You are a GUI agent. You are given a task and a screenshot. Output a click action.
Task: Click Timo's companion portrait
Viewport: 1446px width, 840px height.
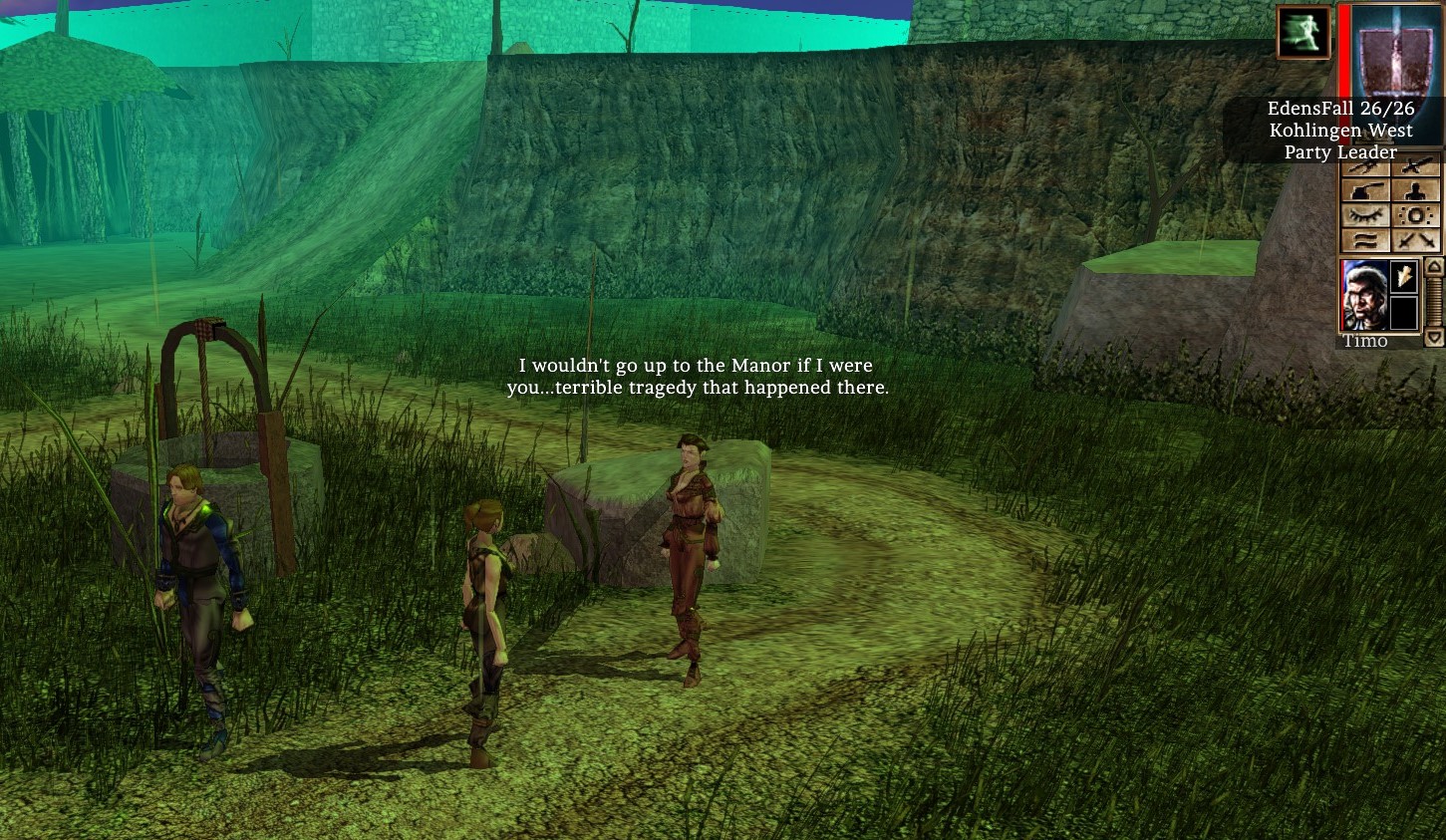pyautogui.click(x=1363, y=295)
